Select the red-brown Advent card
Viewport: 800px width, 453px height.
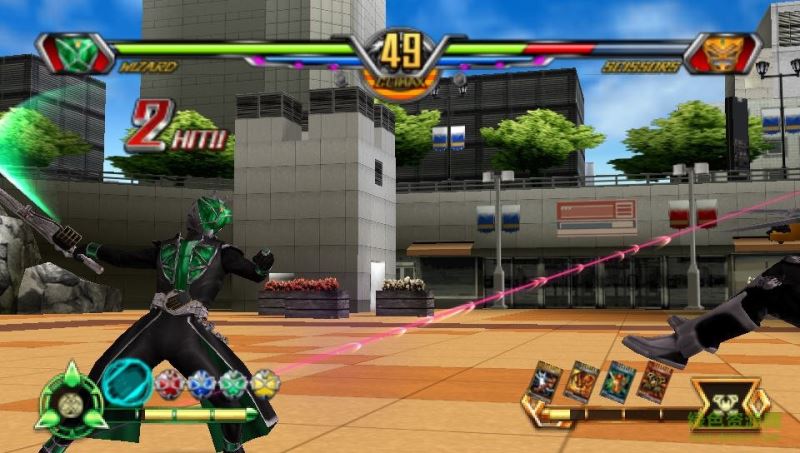point(655,381)
